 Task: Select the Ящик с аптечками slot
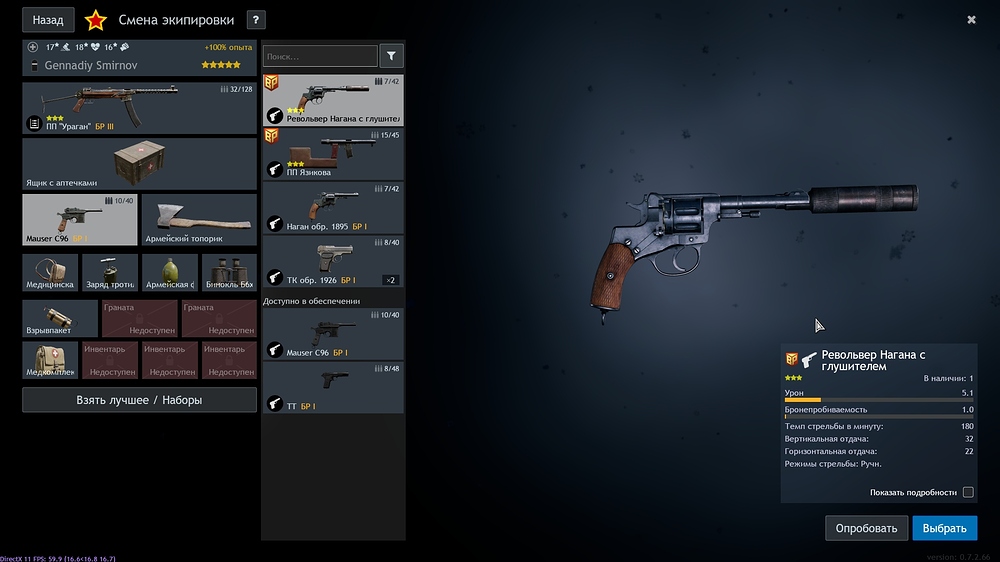click(139, 164)
